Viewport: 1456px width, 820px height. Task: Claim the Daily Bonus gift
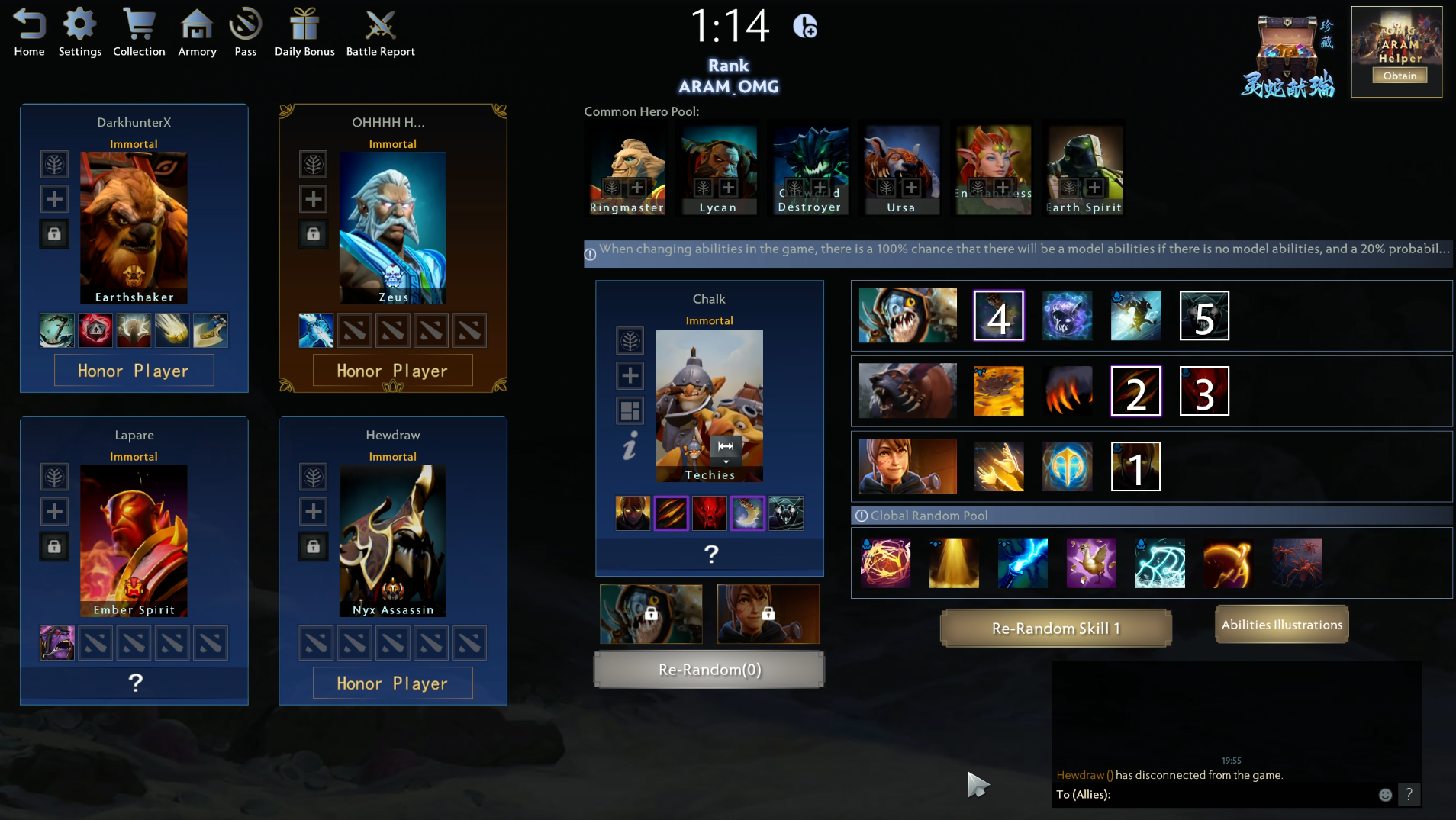click(304, 33)
